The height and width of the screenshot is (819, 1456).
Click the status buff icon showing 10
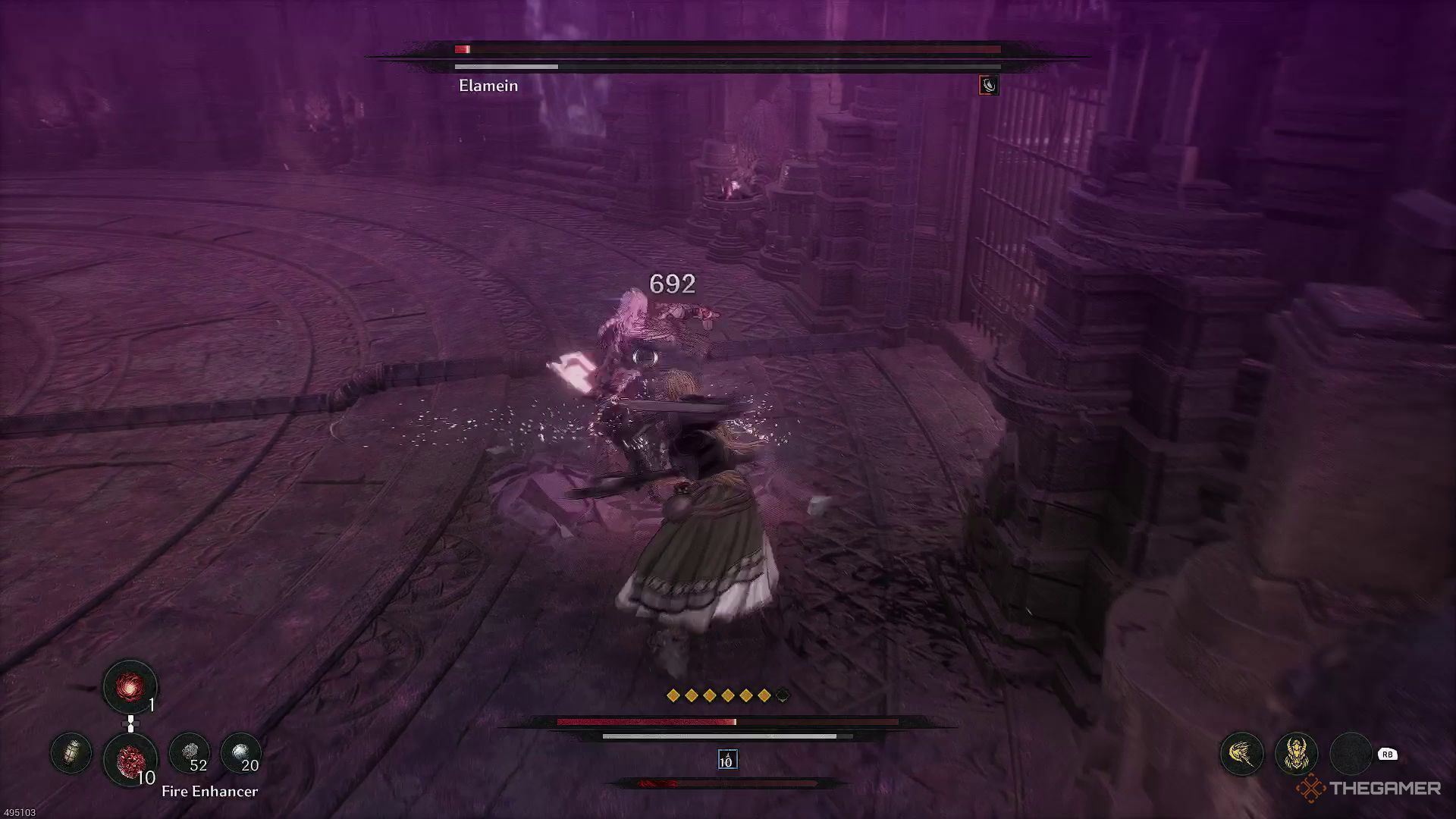[x=726, y=760]
